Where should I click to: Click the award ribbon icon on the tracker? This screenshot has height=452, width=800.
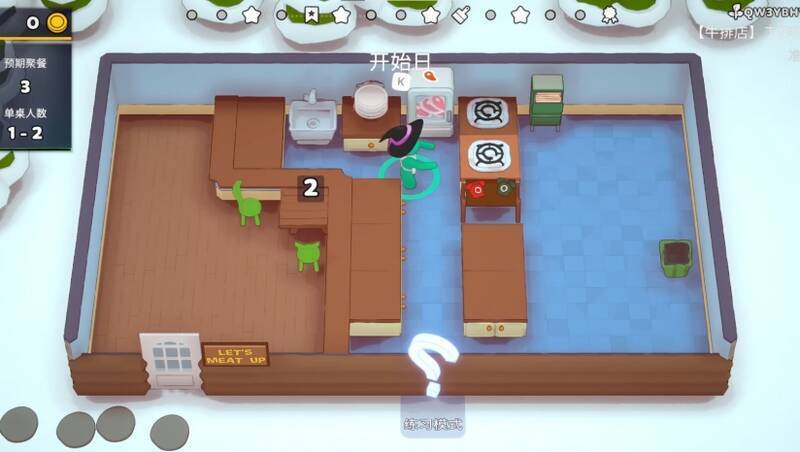[x=609, y=15]
